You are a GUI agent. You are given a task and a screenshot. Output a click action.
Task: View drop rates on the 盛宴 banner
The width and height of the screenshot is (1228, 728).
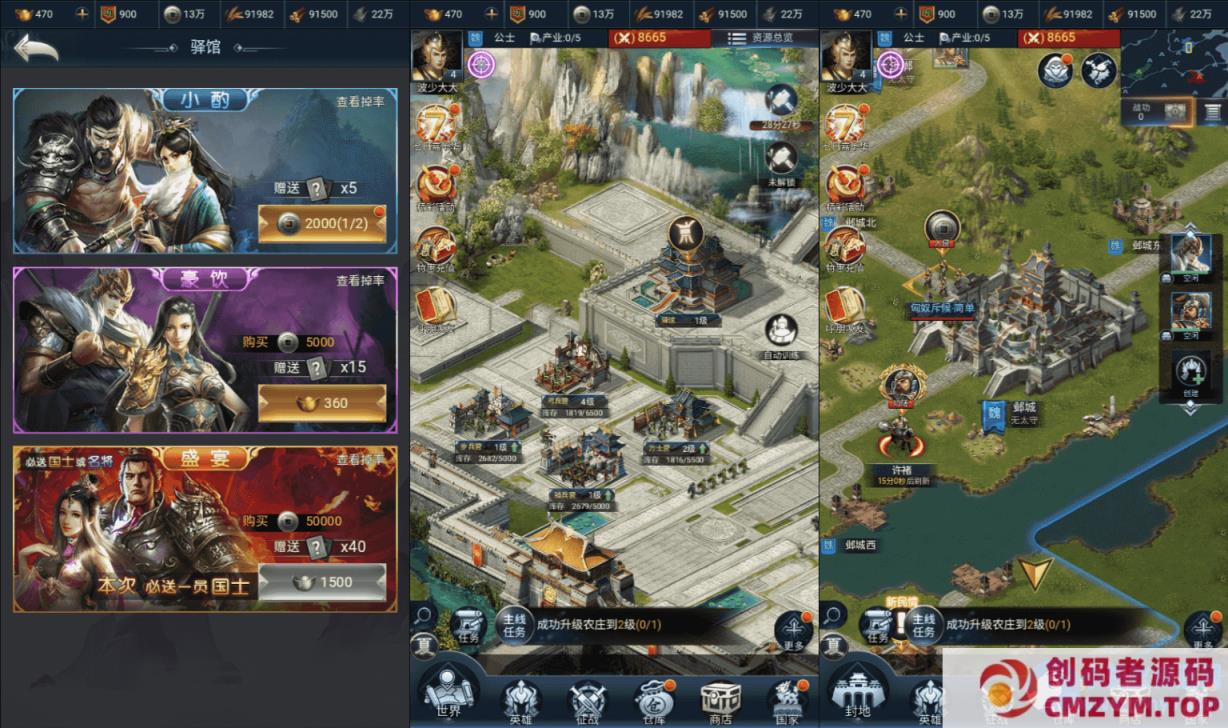click(360, 460)
